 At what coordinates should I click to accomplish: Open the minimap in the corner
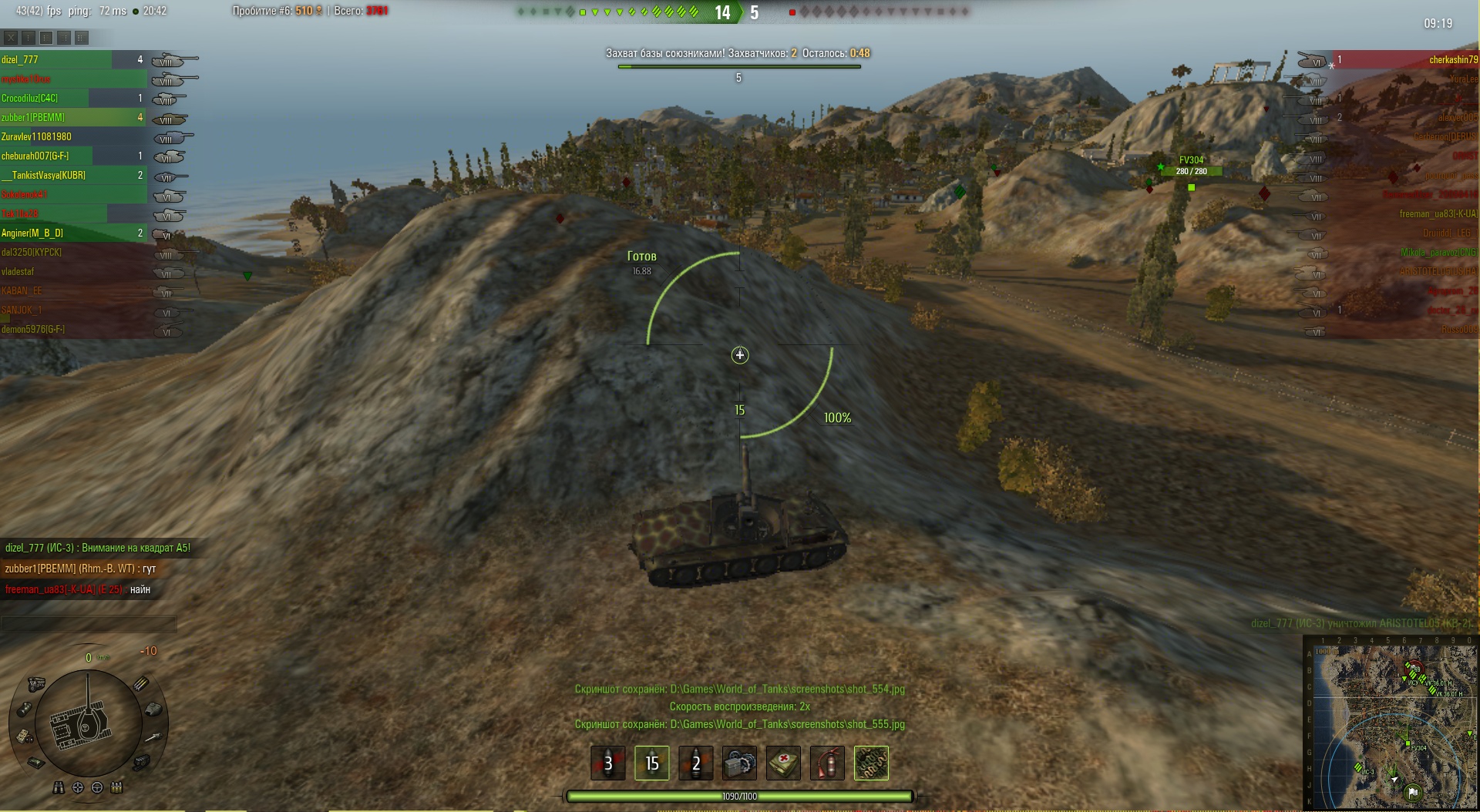[x=1391, y=723]
